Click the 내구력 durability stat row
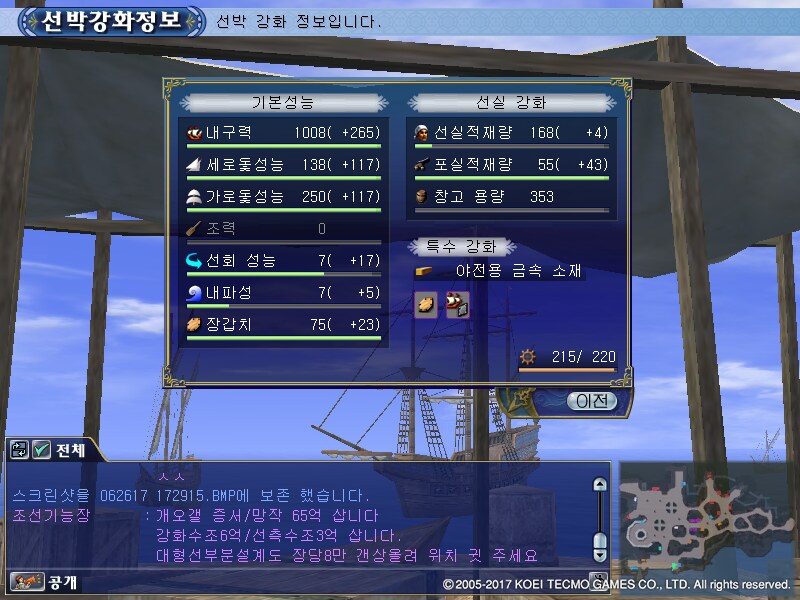 [282, 133]
